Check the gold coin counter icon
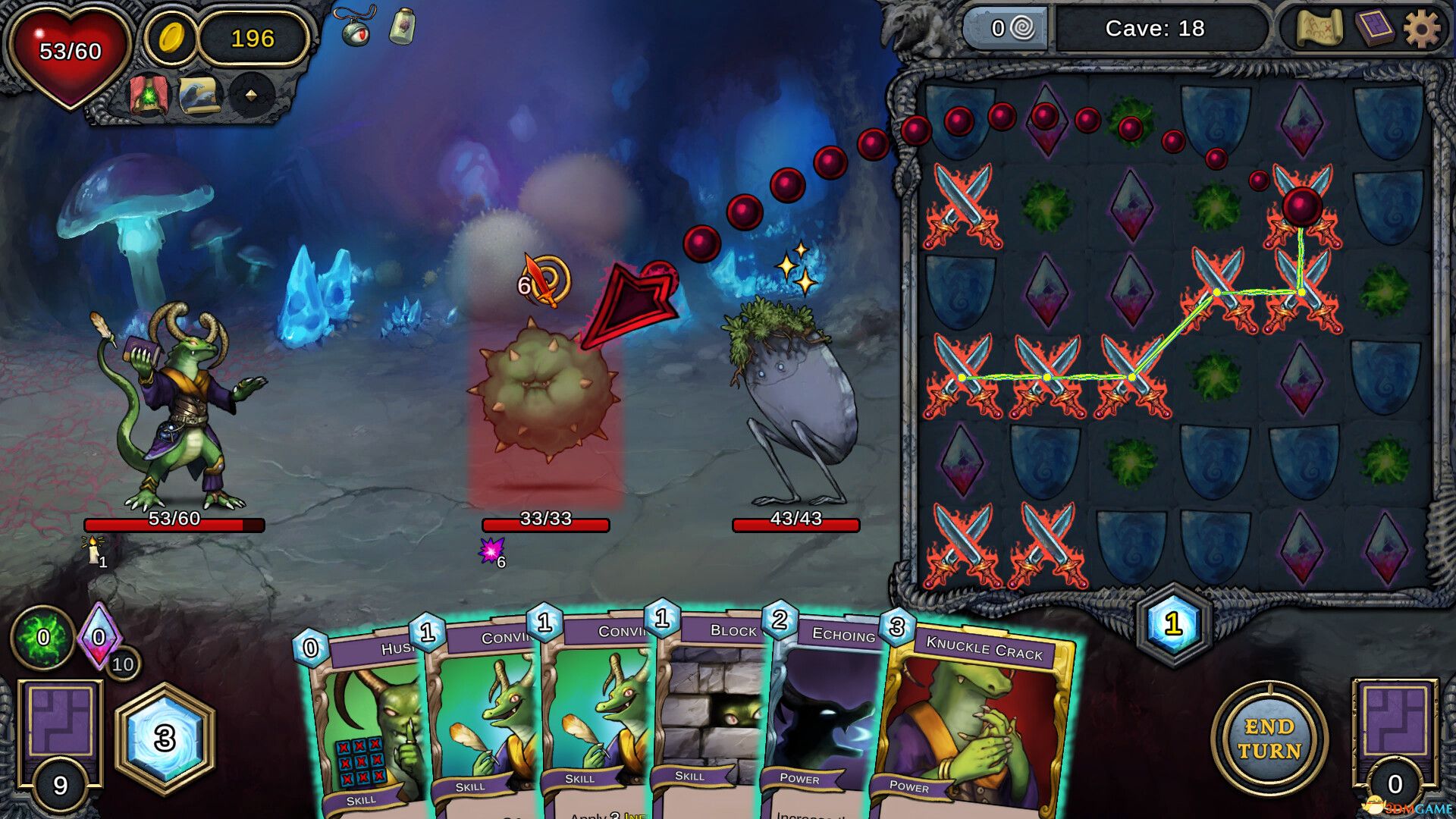Screen dimensions: 1456x819 [172, 37]
